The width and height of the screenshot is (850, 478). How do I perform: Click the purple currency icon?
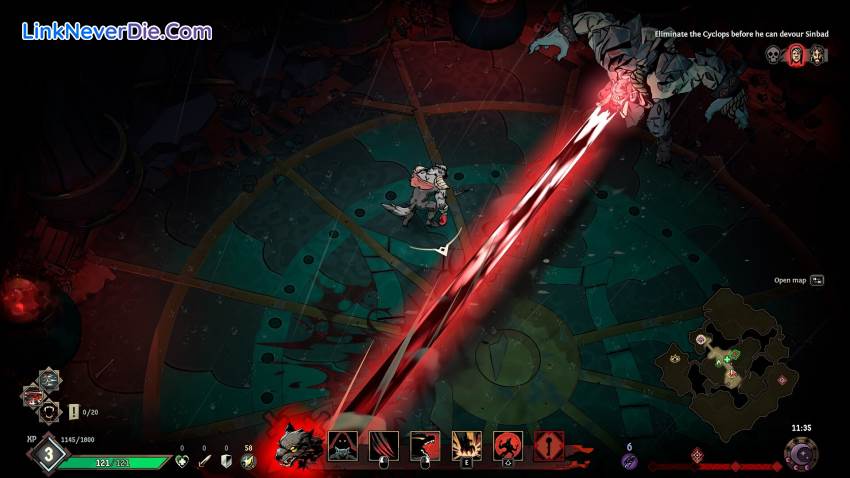click(629, 461)
